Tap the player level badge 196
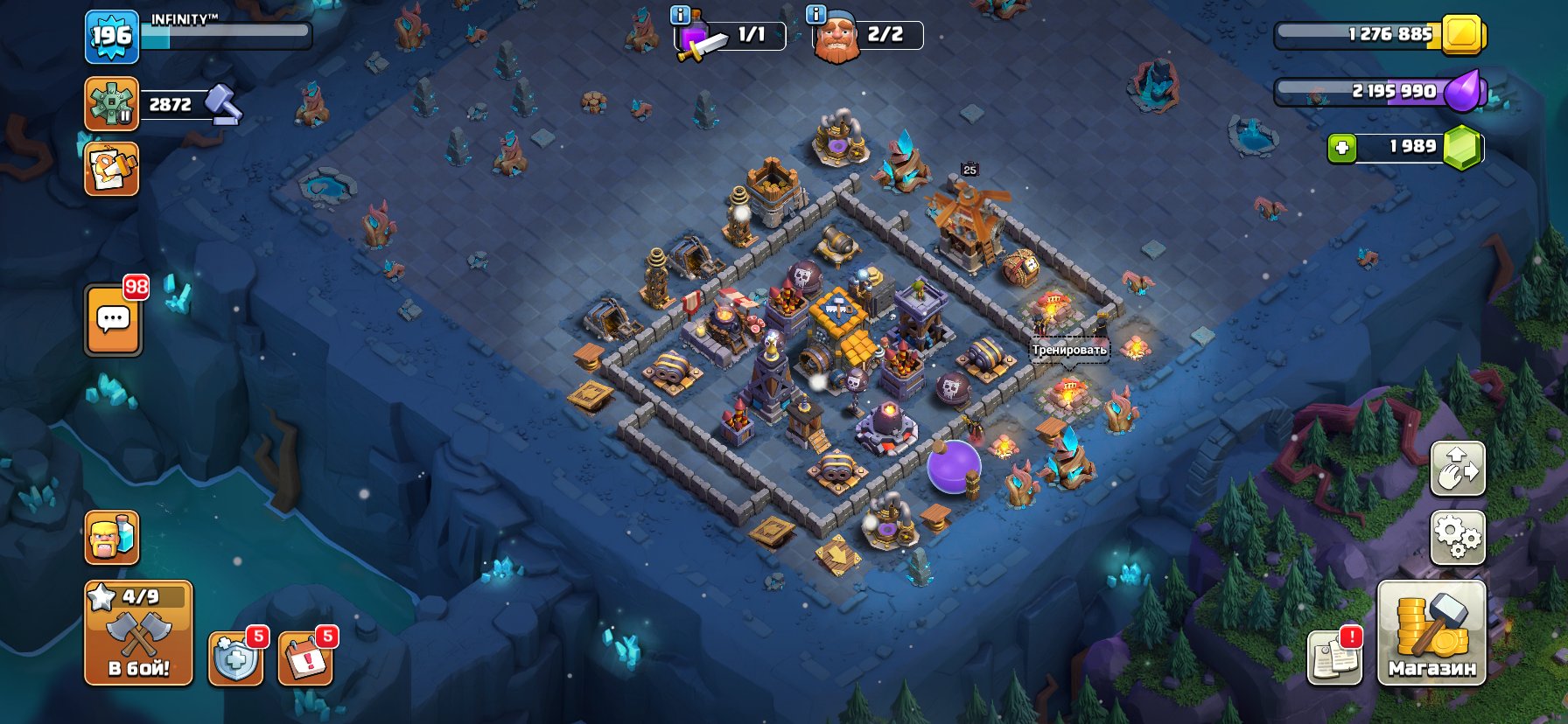This screenshot has height=724, width=1568. pyautogui.click(x=111, y=37)
